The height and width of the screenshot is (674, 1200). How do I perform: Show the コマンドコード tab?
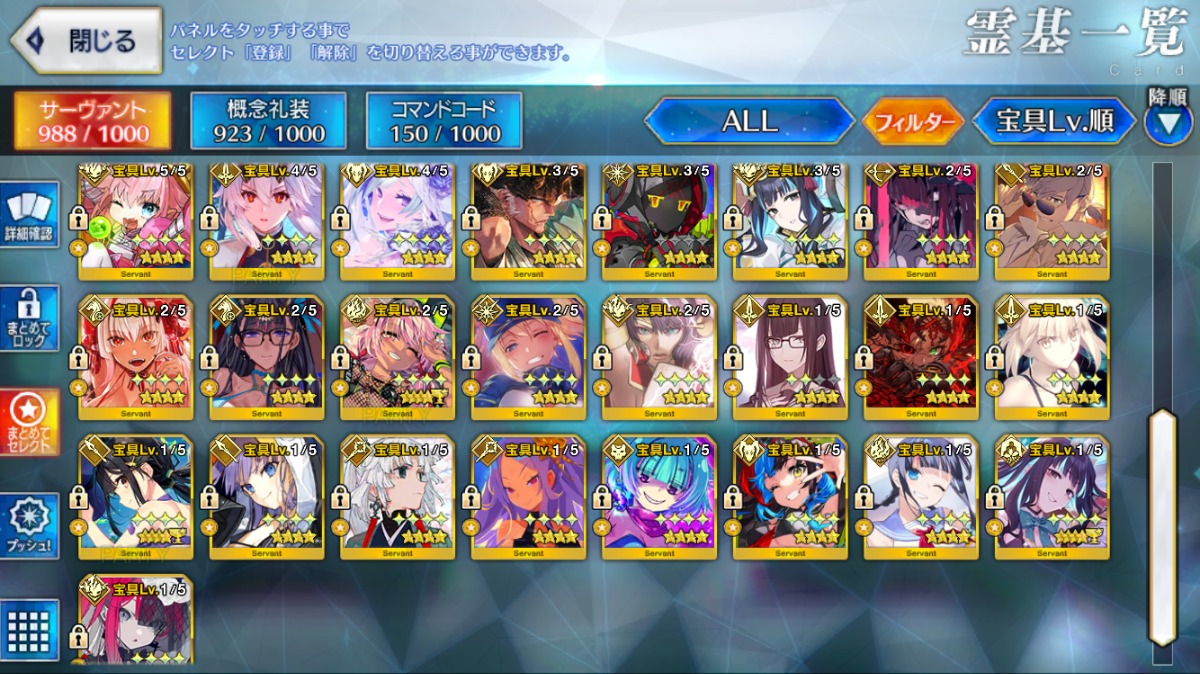[x=444, y=121]
